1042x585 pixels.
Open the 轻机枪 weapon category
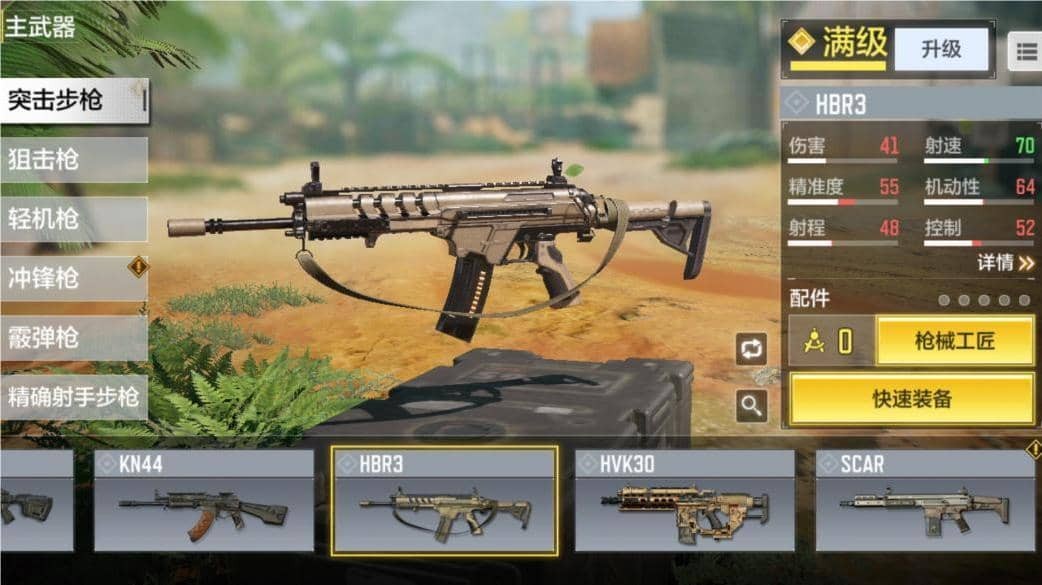tap(74, 219)
